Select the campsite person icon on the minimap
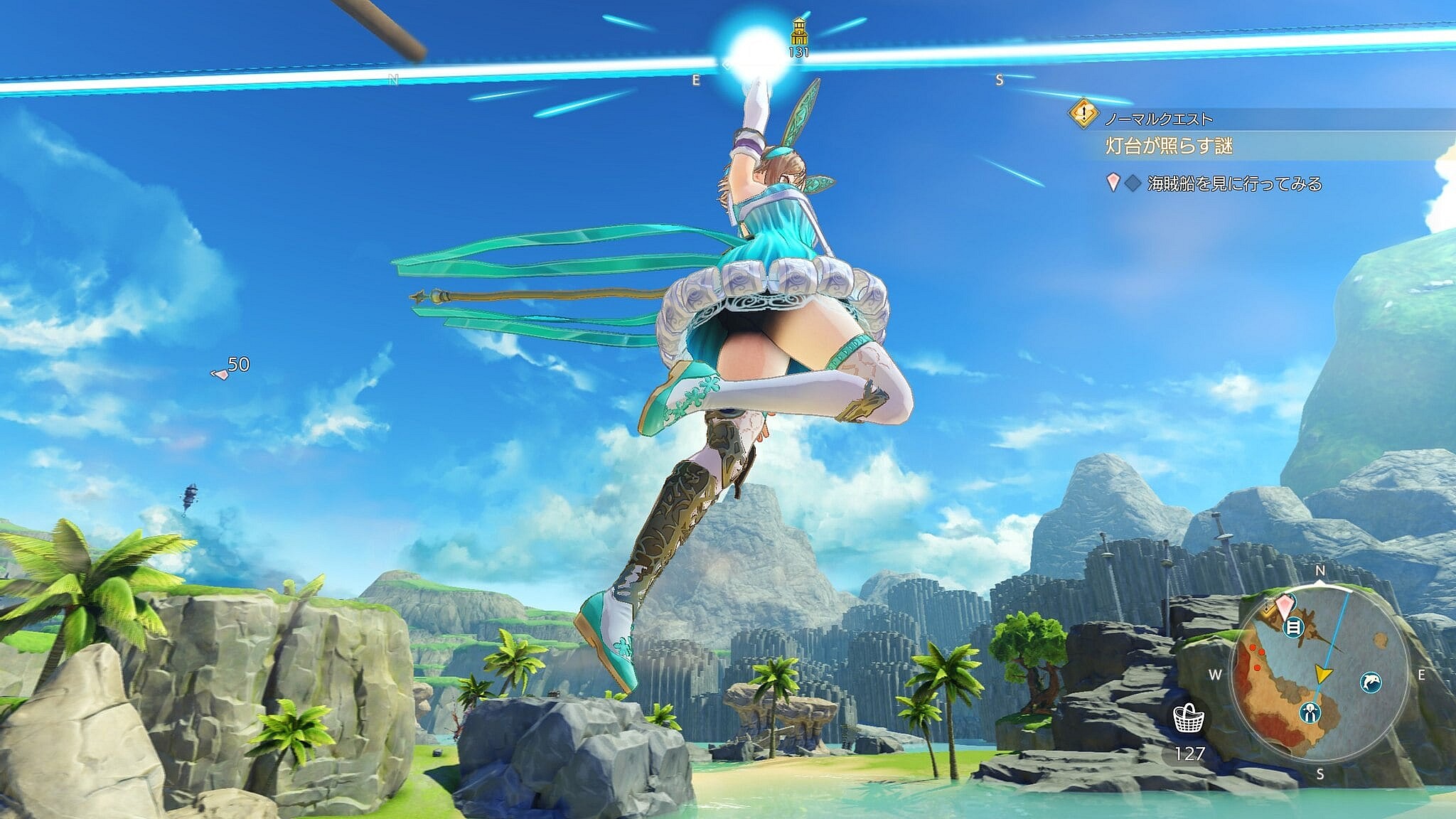The width and height of the screenshot is (1456, 819). coord(1310,712)
